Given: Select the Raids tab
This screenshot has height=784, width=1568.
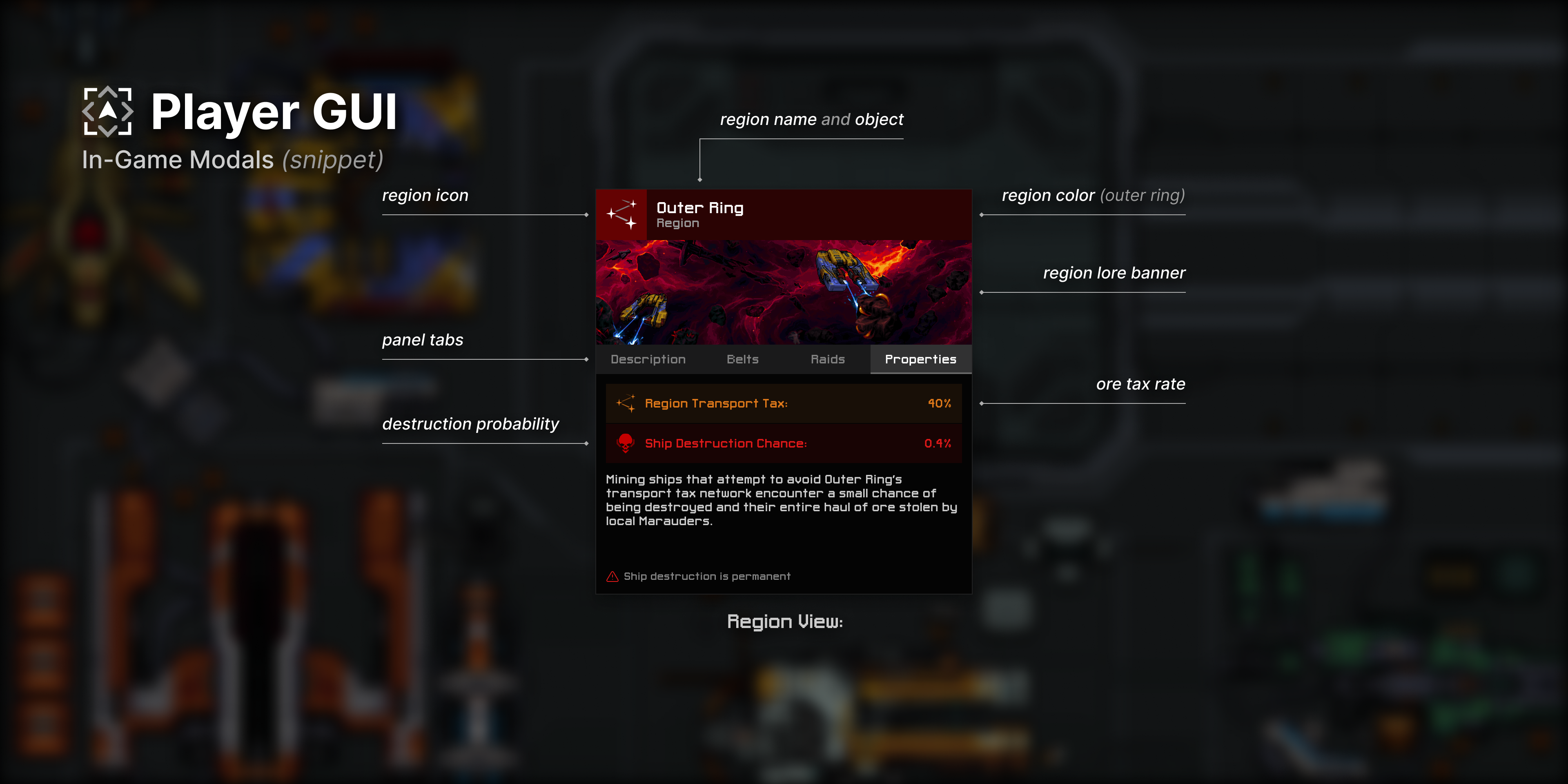Looking at the screenshot, I should (x=828, y=359).
